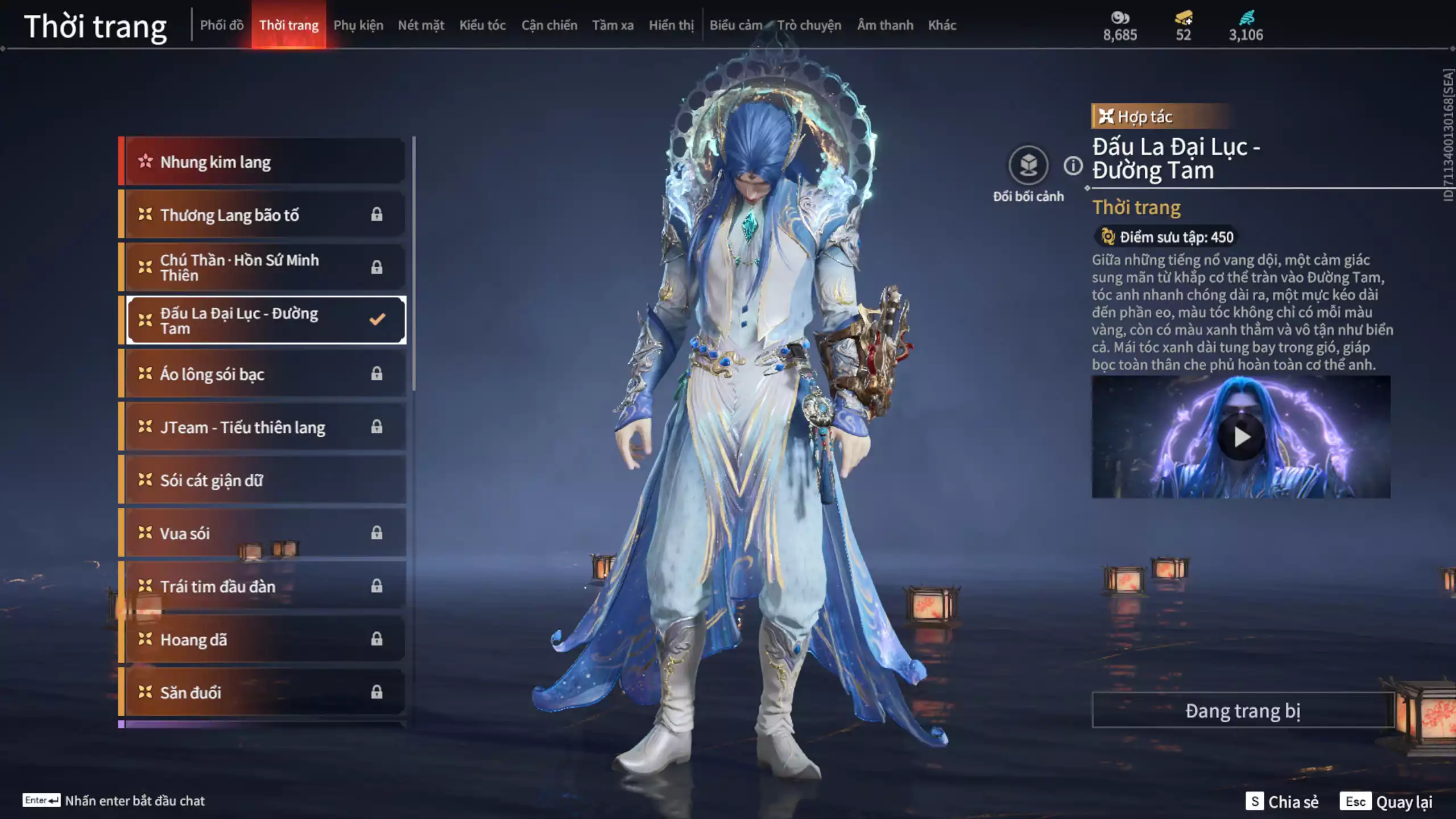Share the outfit with Chia sẻ
Image resolution: width=1456 pixels, height=819 pixels.
[1282, 801]
